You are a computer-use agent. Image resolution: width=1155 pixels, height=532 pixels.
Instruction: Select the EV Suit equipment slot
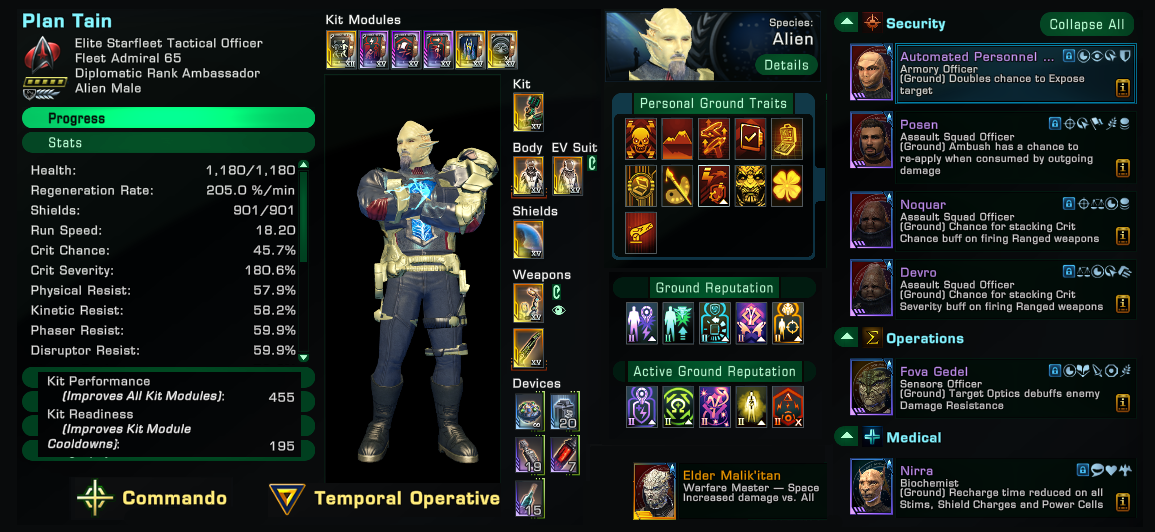click(x=567, y=176)
